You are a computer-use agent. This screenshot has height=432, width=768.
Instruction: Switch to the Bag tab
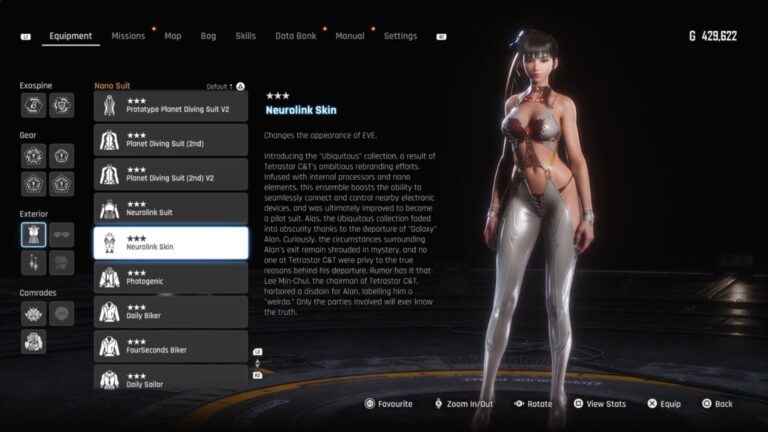tap(208, 36)
